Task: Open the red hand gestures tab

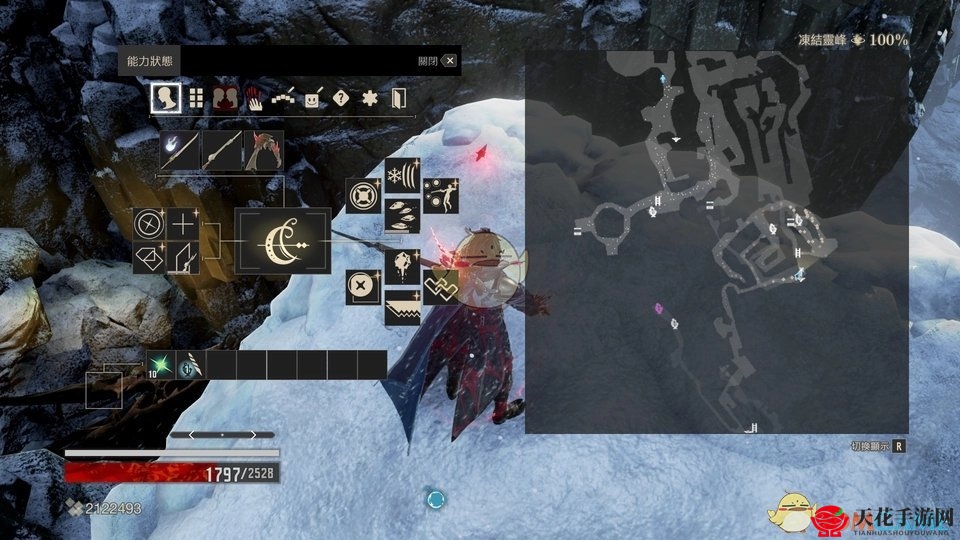Action: pos(255,99)
